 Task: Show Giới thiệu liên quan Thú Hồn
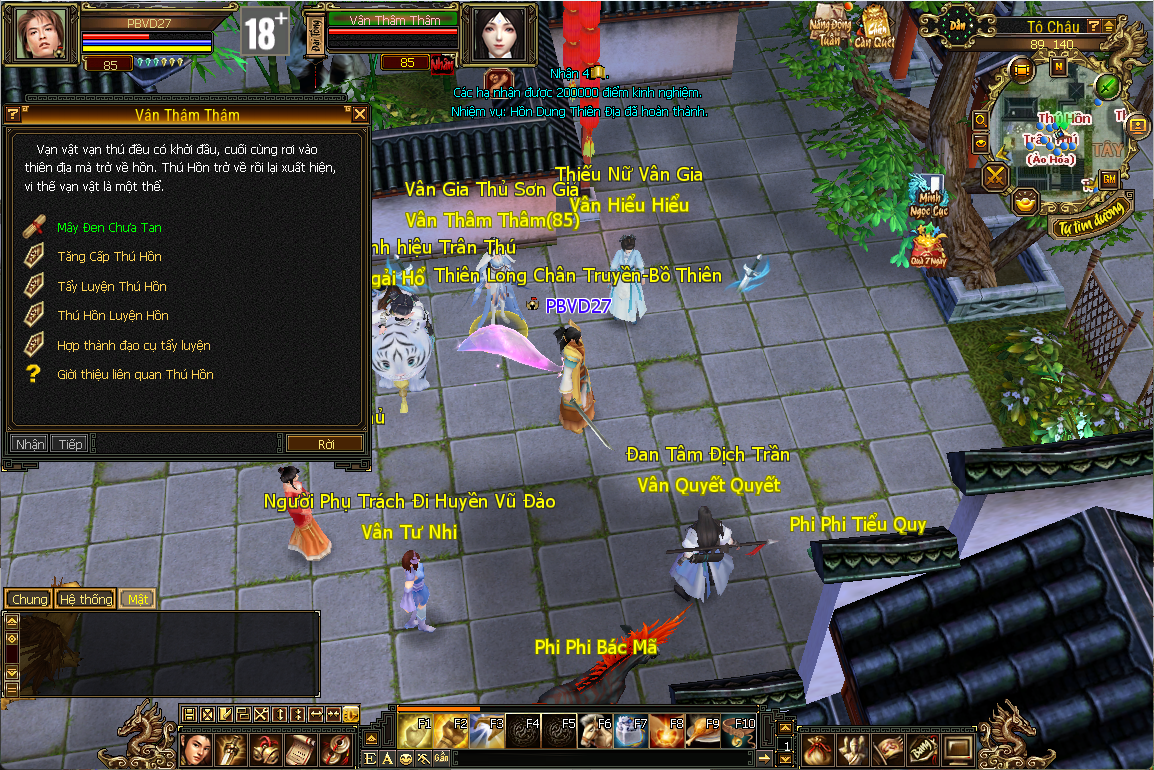click(x=134, y=375)
